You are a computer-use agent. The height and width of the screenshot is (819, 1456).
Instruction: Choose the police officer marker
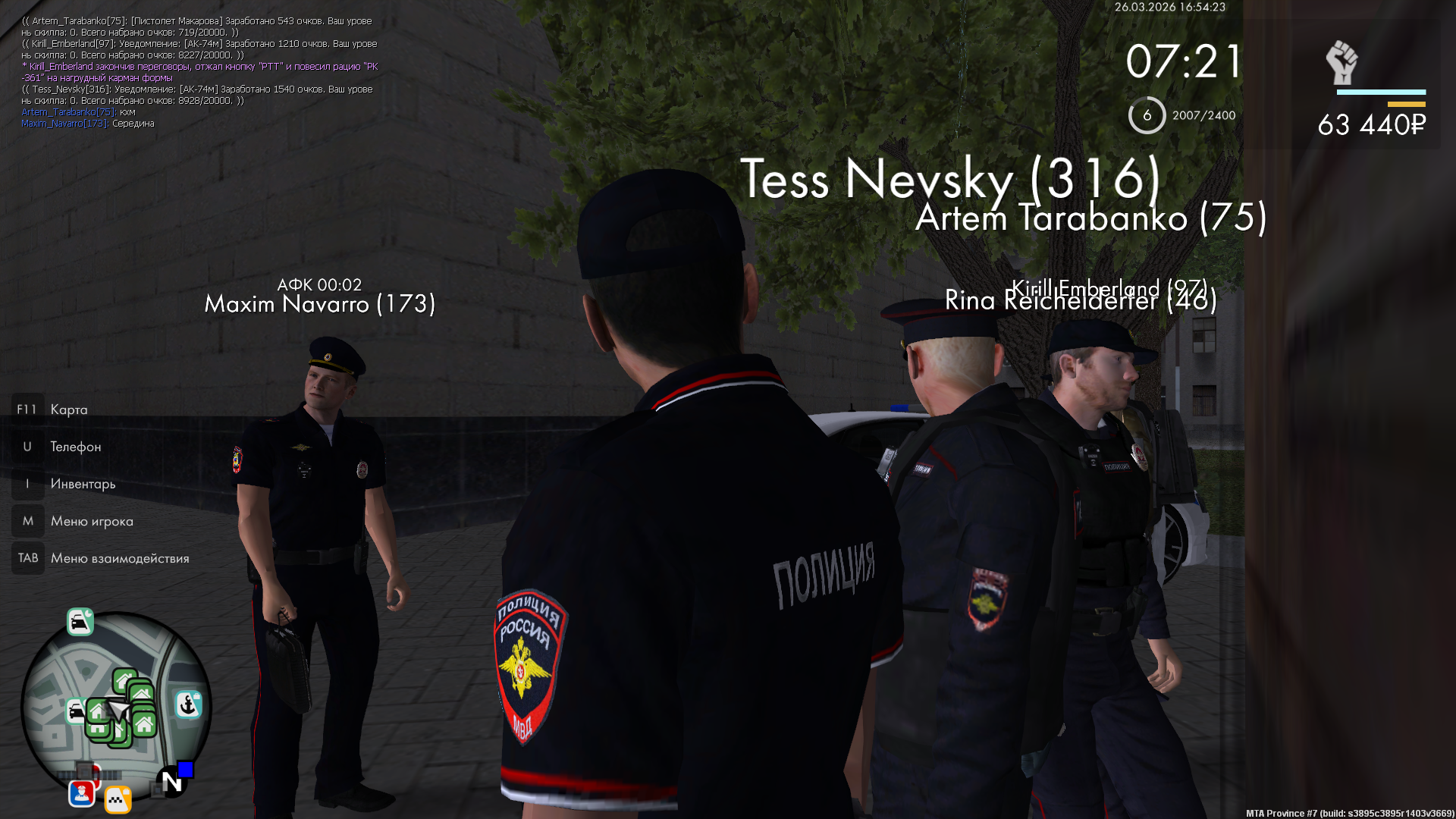pyautogui.click(x=82, y=793)
